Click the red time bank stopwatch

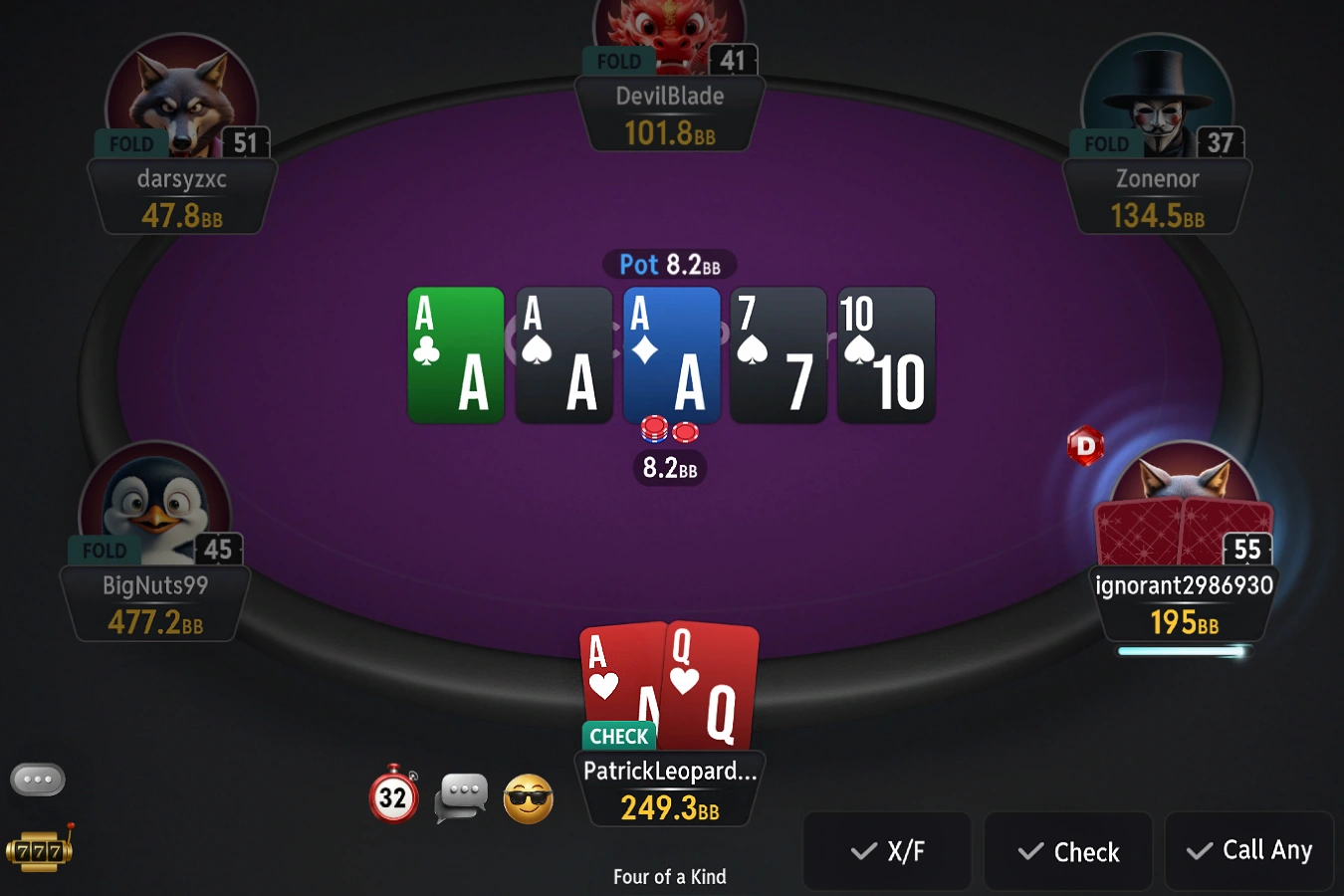(x=394, y=795)
